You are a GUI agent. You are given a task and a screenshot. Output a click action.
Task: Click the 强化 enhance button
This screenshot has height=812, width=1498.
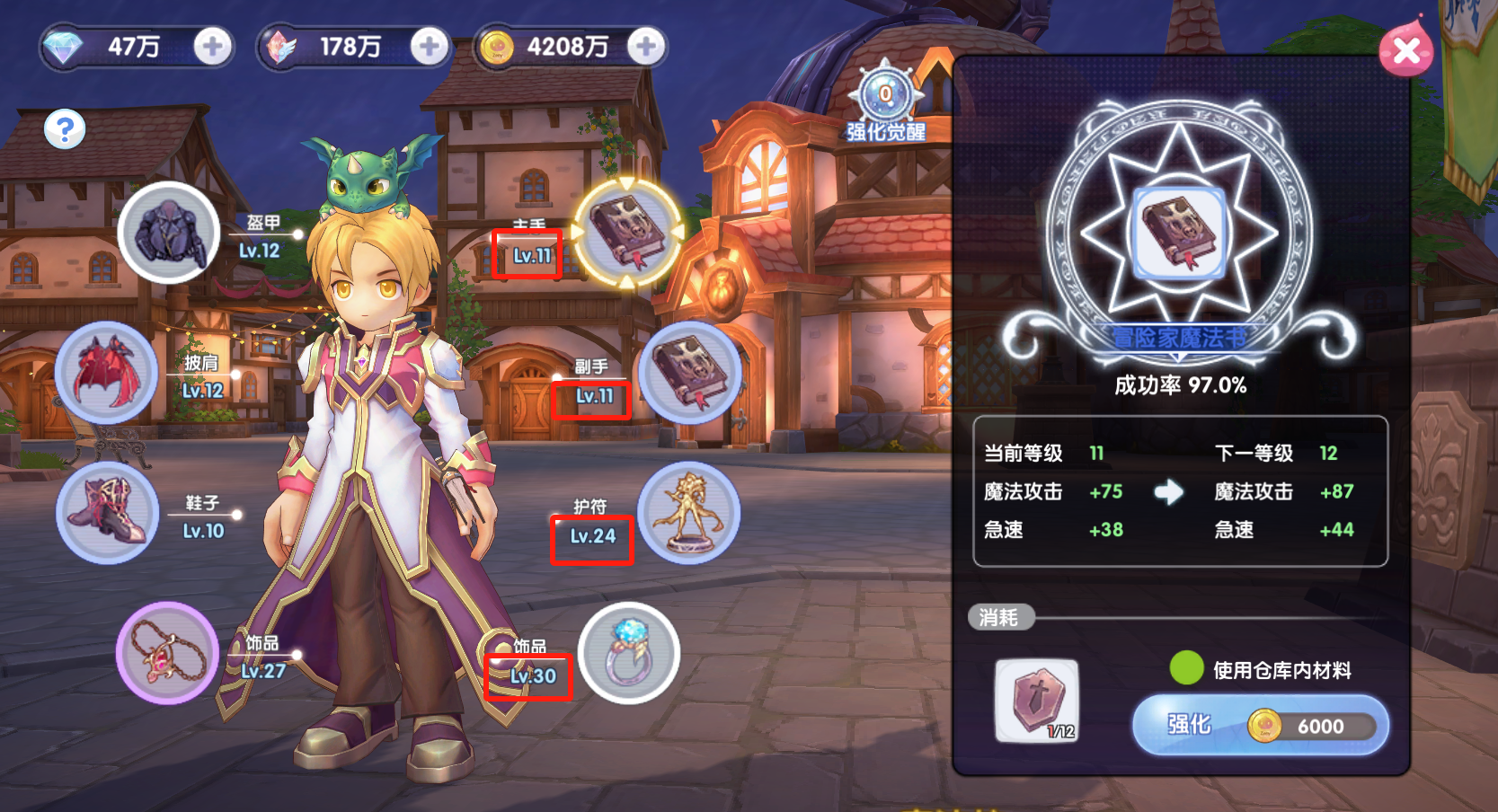coord(1260,725)
